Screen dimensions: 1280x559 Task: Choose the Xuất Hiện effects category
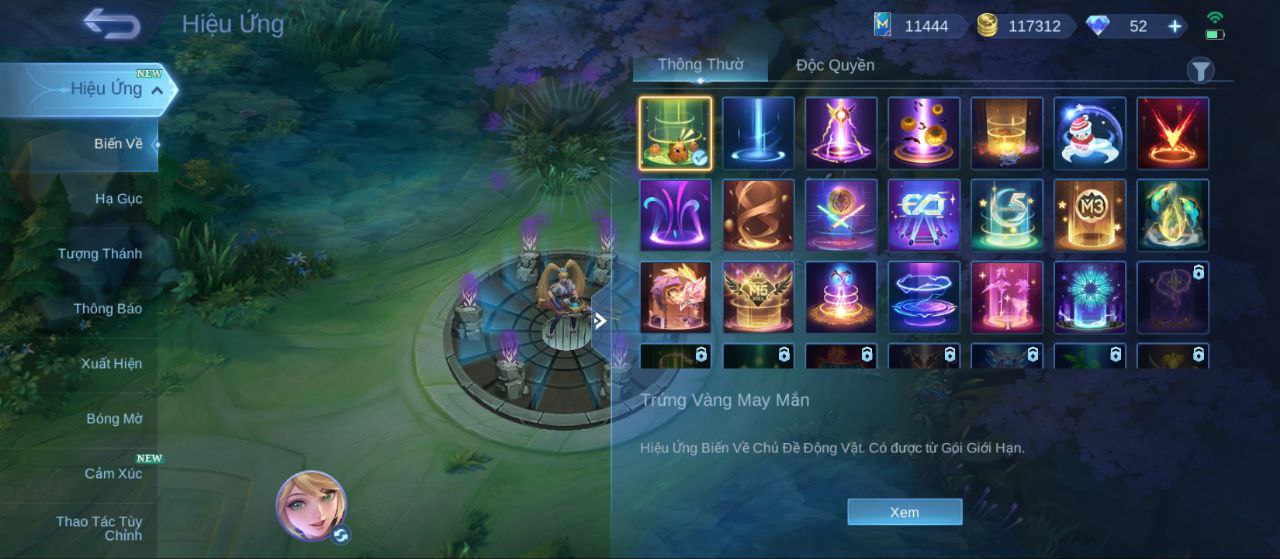111,364
